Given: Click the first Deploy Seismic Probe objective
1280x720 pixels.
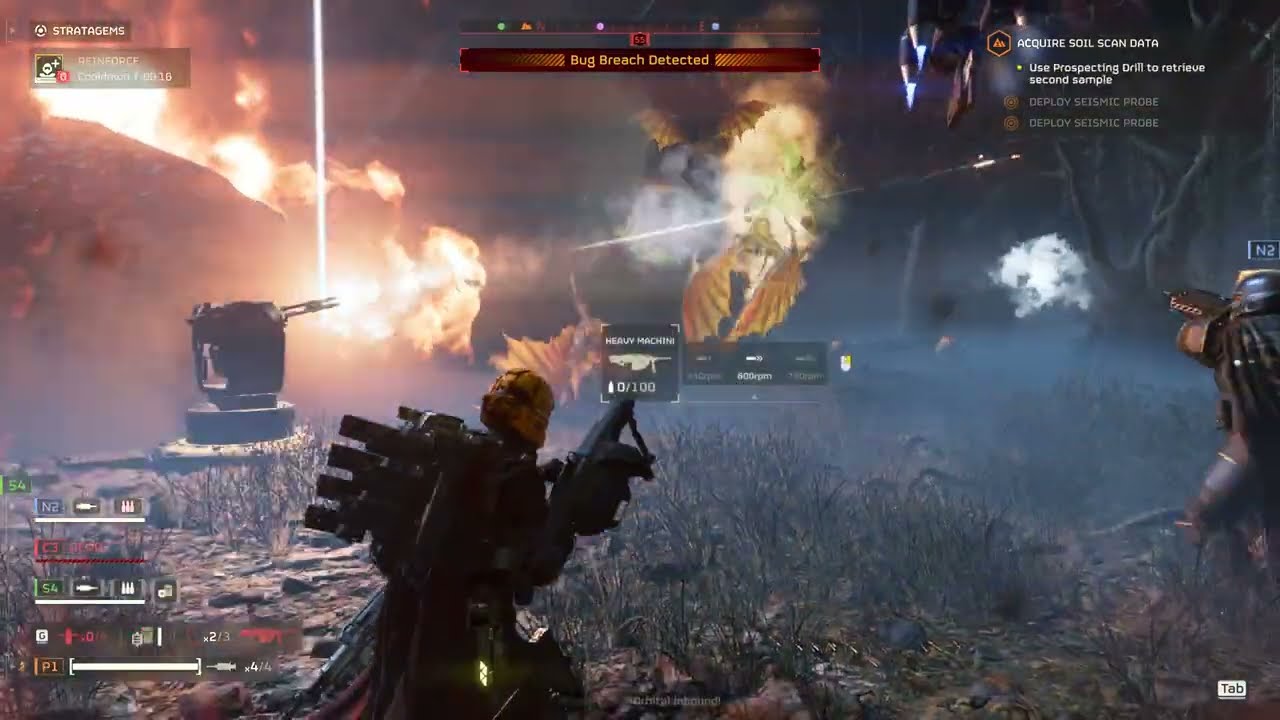Looking at the screenshot, I should [1093, 102].
